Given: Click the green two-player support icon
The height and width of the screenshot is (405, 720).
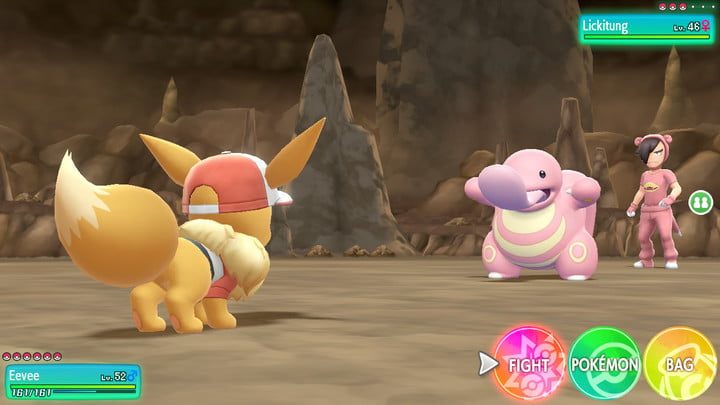Looking at the screenshot, I should coord(700,201).
